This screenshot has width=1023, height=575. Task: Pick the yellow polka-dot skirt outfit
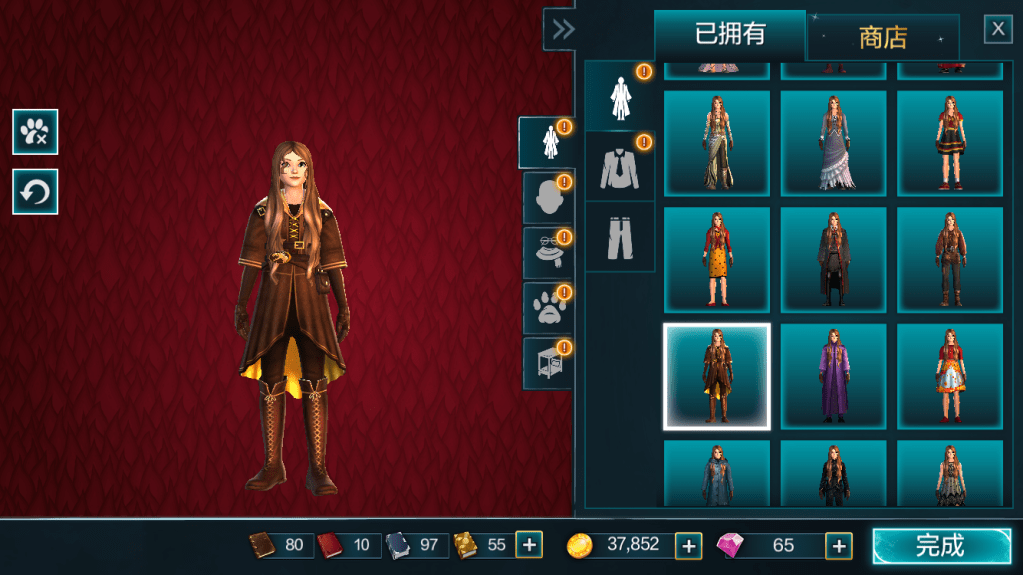click(717, 260)
